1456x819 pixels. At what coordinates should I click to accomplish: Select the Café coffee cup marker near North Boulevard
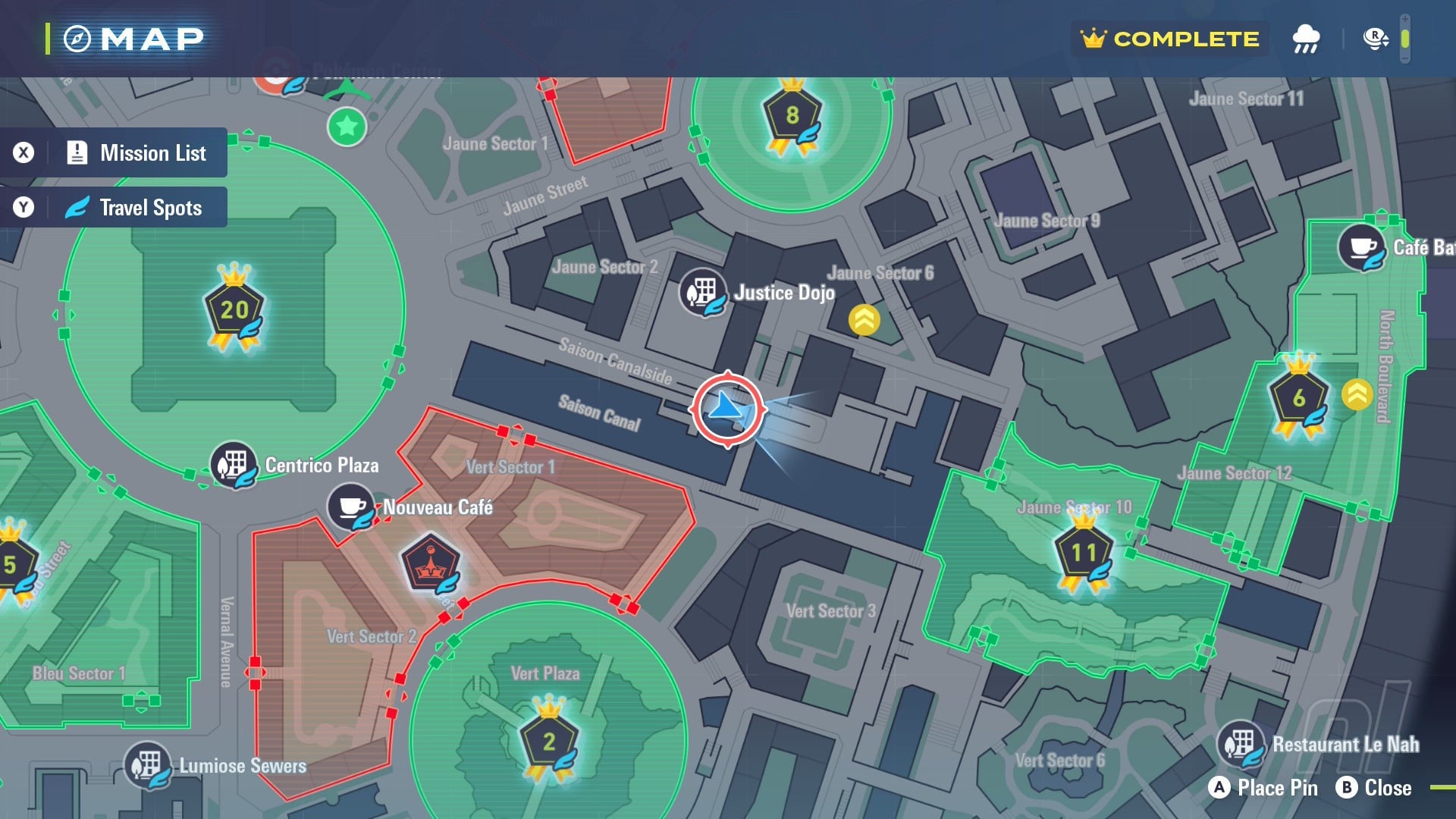click(x=1362, y=247)
